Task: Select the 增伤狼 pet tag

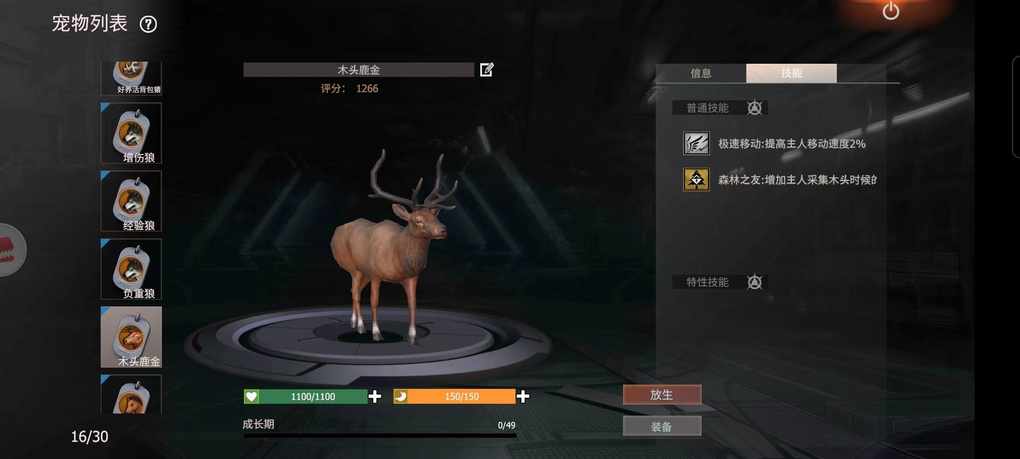Action: pyautogui.click(x=131, y=133)
